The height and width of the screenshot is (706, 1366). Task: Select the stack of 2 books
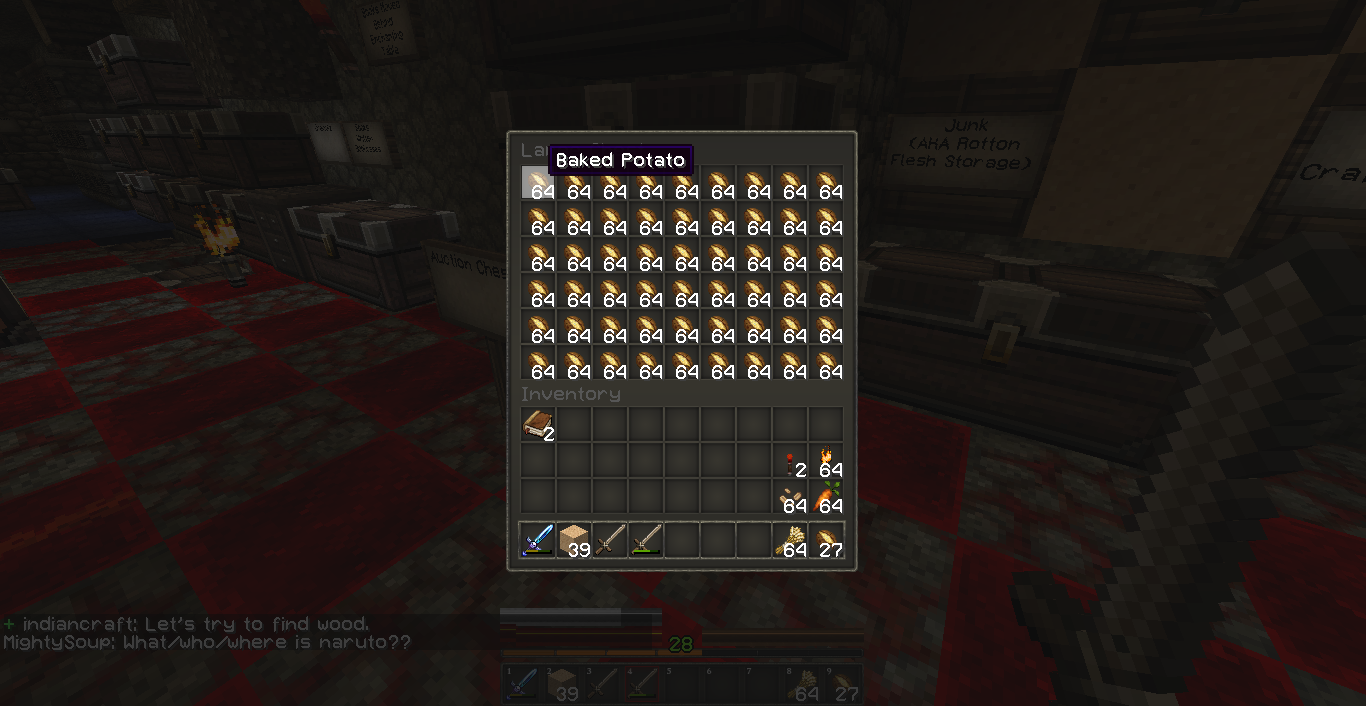(x=538, y=425)
